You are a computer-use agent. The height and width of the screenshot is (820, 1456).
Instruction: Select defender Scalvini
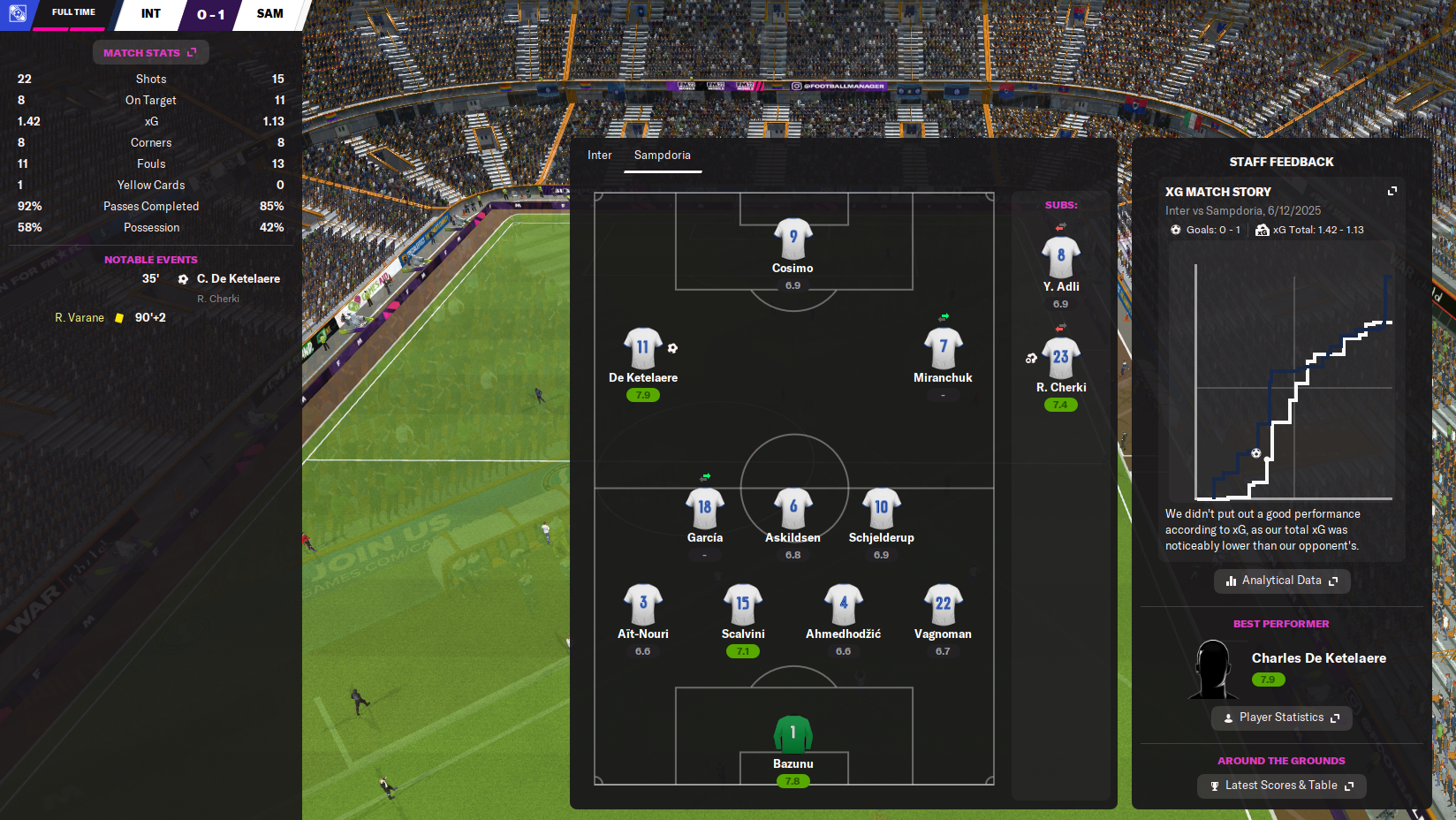point(742,605)
